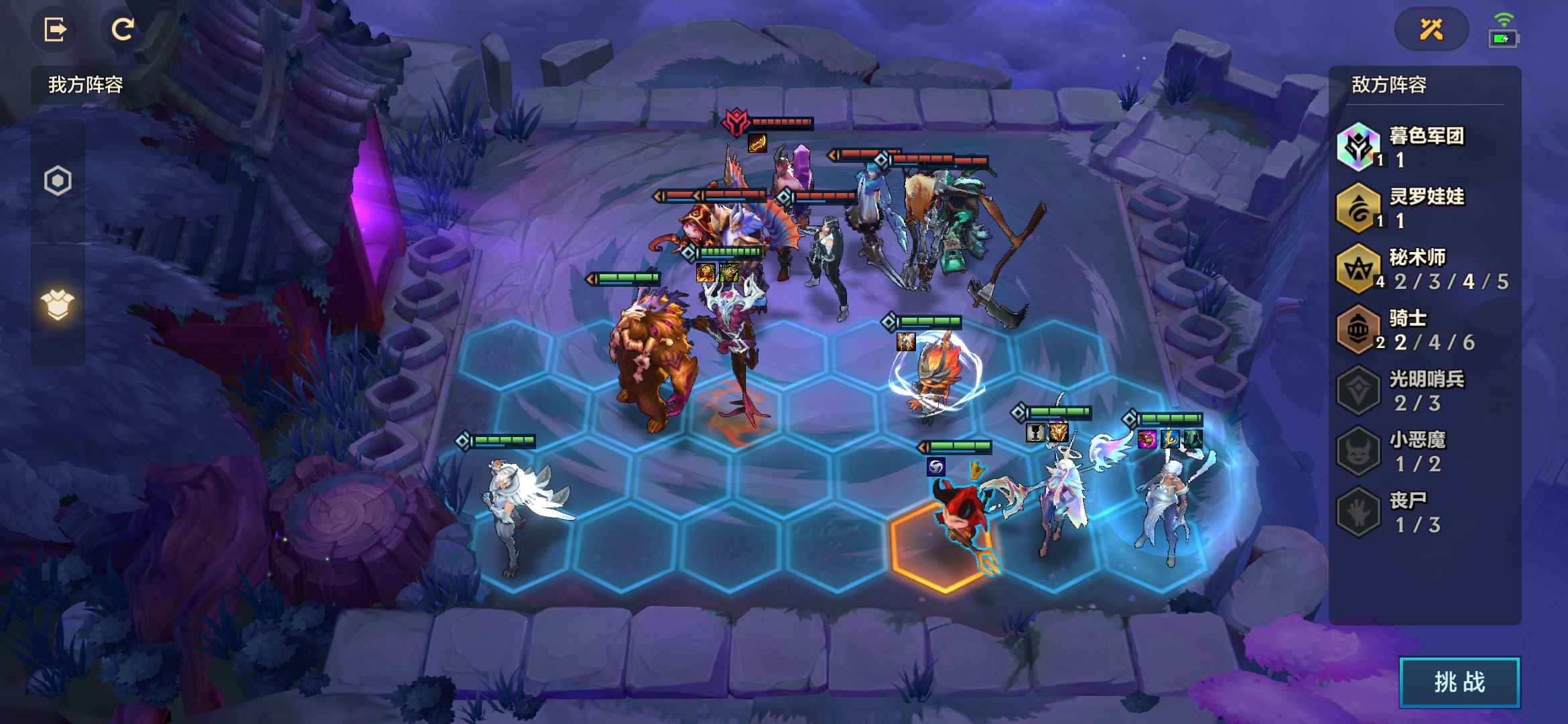Choose the glowing armor icon in the left sidebar
The width and height of the screenshot is (1568, 724).
pyautogui.click(x=58, y=305)
